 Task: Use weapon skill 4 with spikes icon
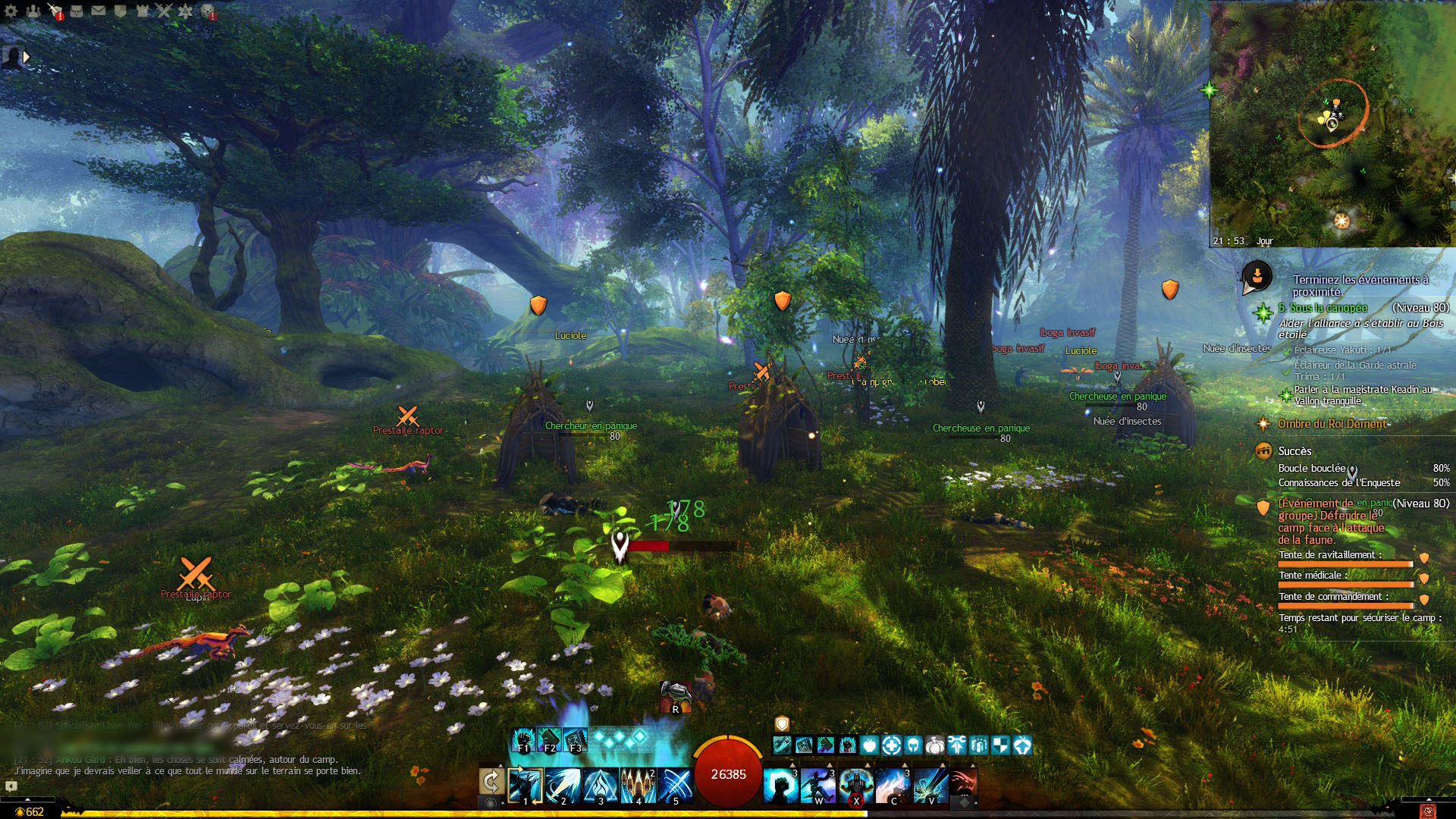(x=639, y=786)
